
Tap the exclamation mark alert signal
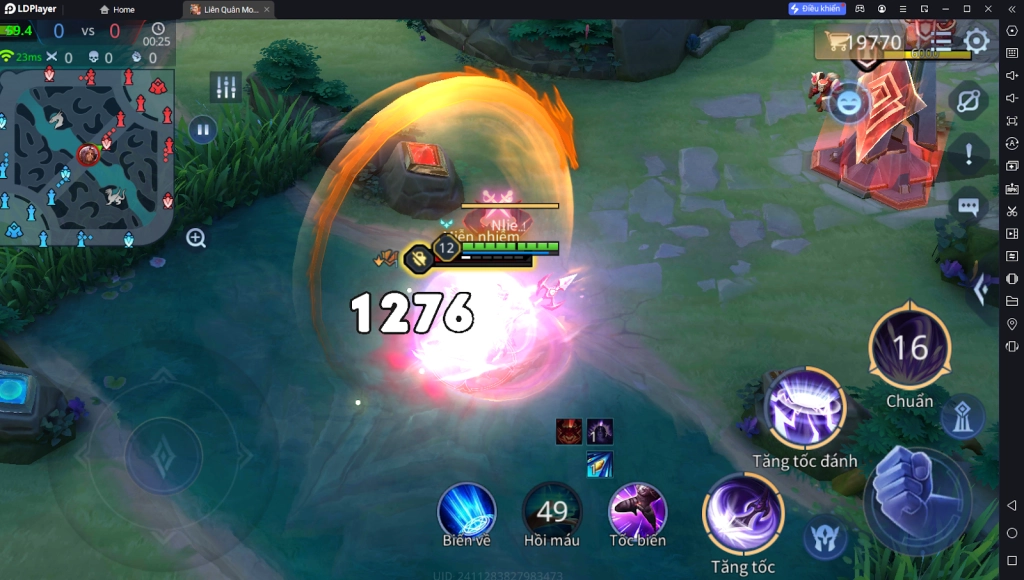pyautogui.click(x=968, y=154)
